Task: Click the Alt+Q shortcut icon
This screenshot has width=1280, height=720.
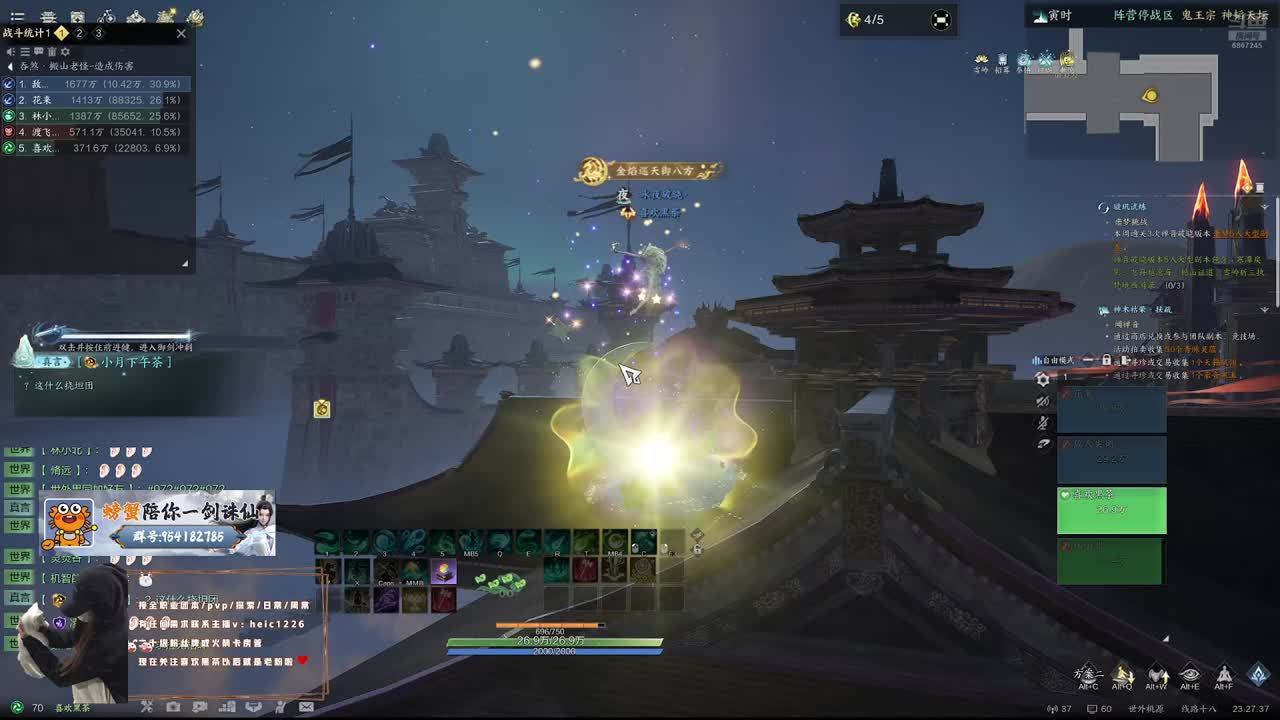Action: coord(1122,675)
